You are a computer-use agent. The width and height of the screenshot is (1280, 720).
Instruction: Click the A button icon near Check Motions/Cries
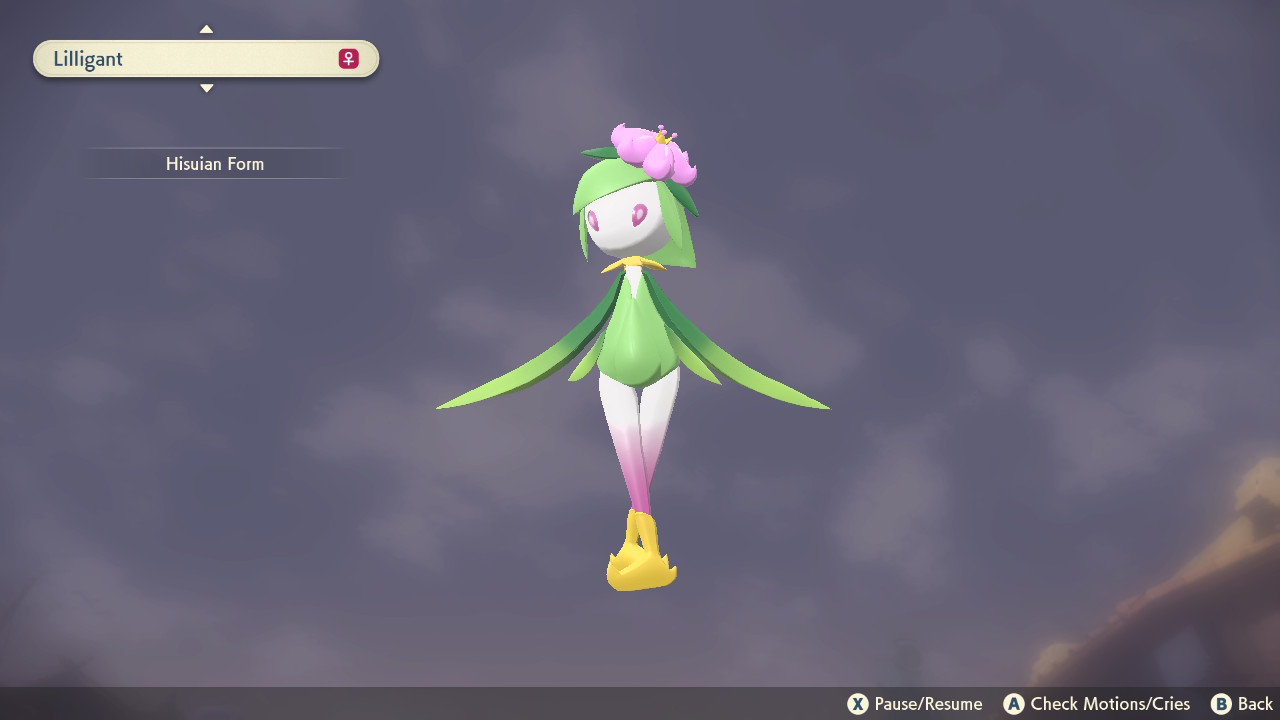[1015, 703]
